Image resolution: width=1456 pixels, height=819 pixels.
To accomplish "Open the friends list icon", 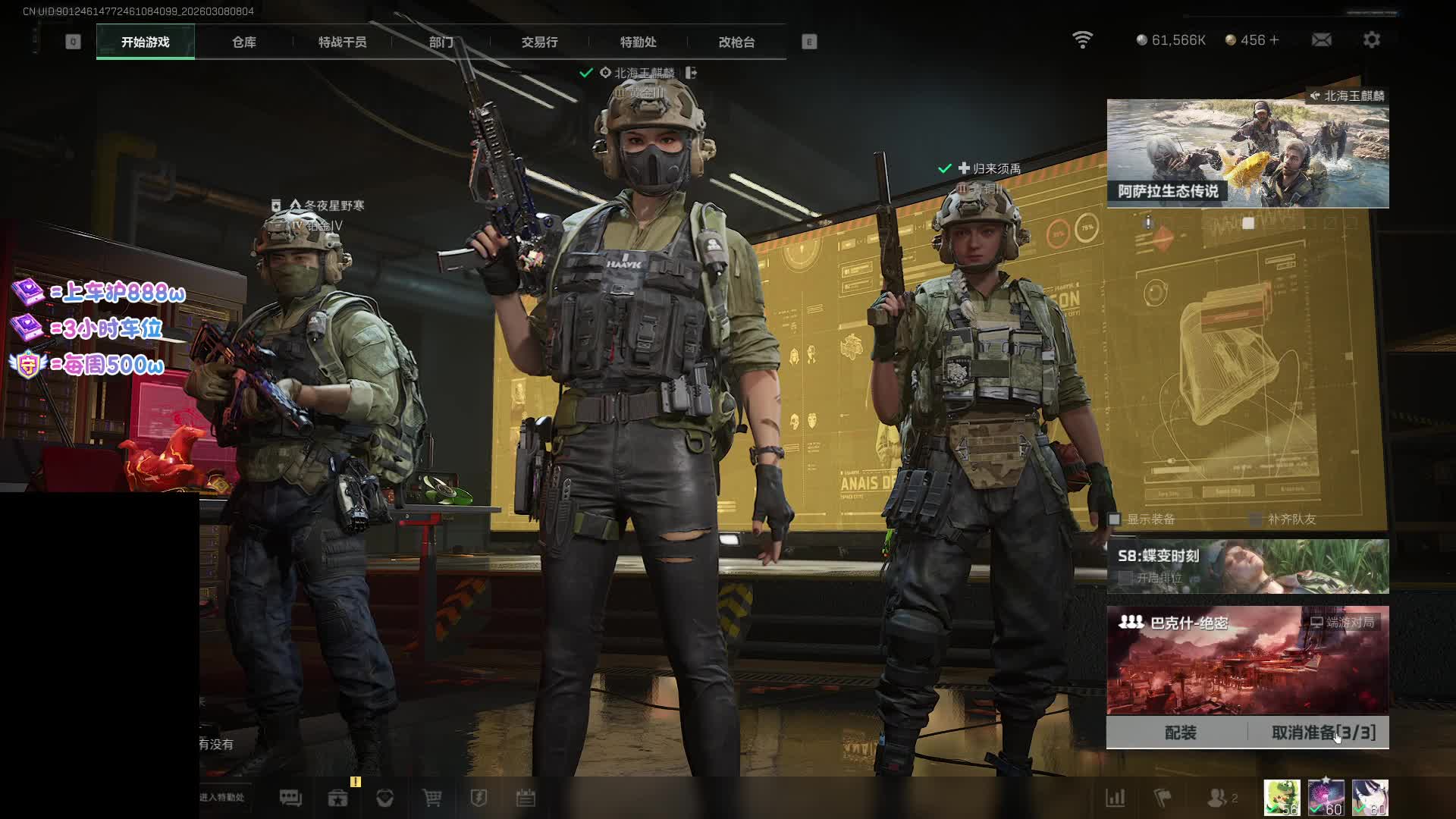I will tap(1218, 798).
